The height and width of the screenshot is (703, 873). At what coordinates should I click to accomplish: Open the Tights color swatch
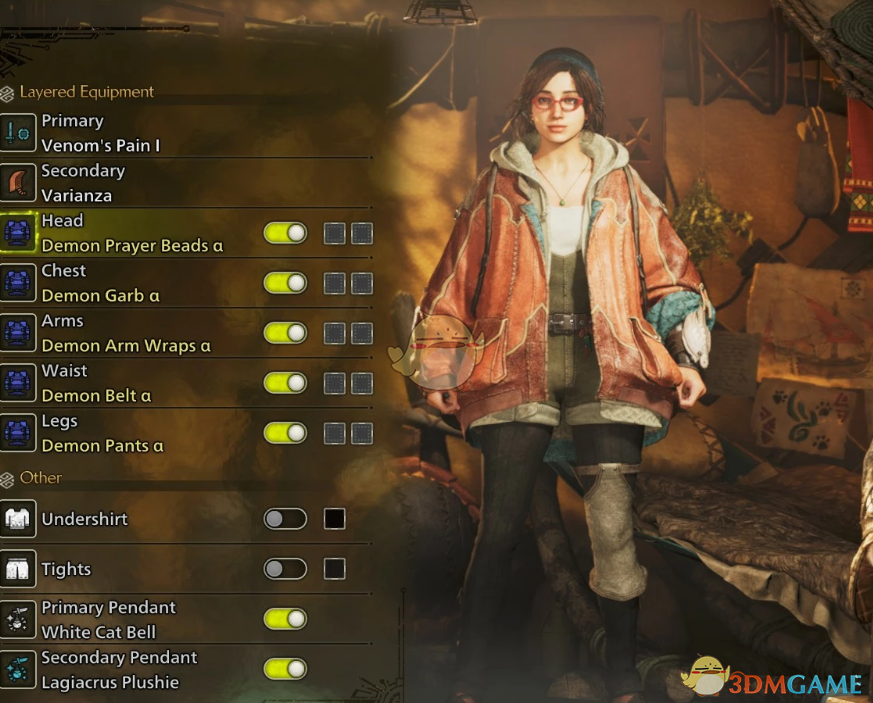[335, 569]
